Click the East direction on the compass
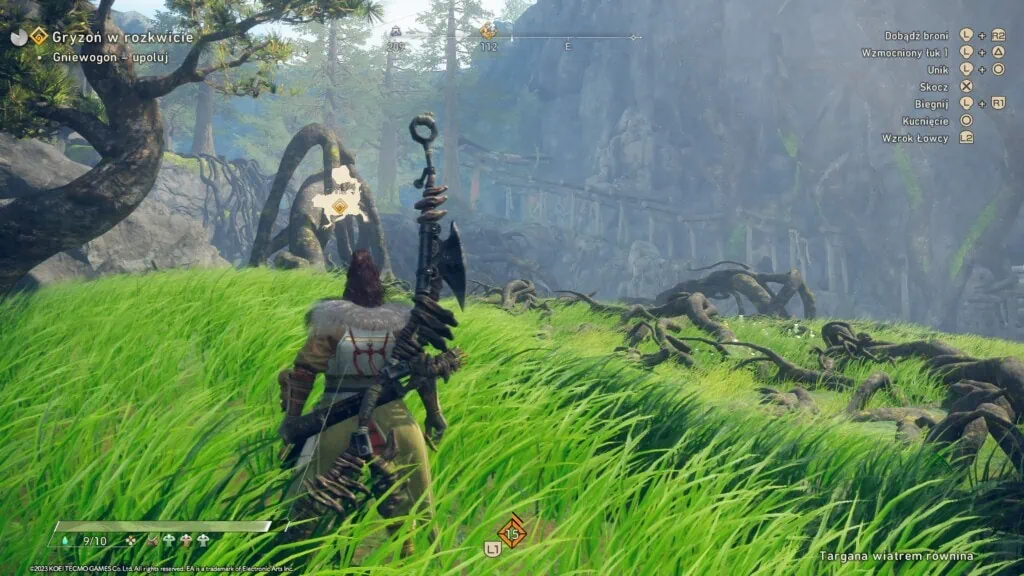Image resolution: width=1024 pixels, height=576 pixels. pos(568,47)
